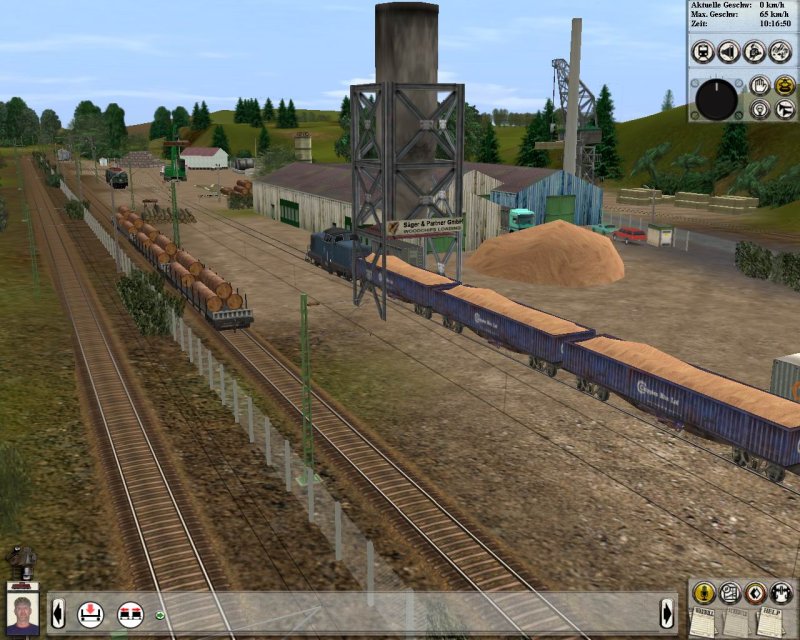Click the throttle control dial
Viewport: 800px width, 640px height.
pyautogui.click(x=716, y=99)
